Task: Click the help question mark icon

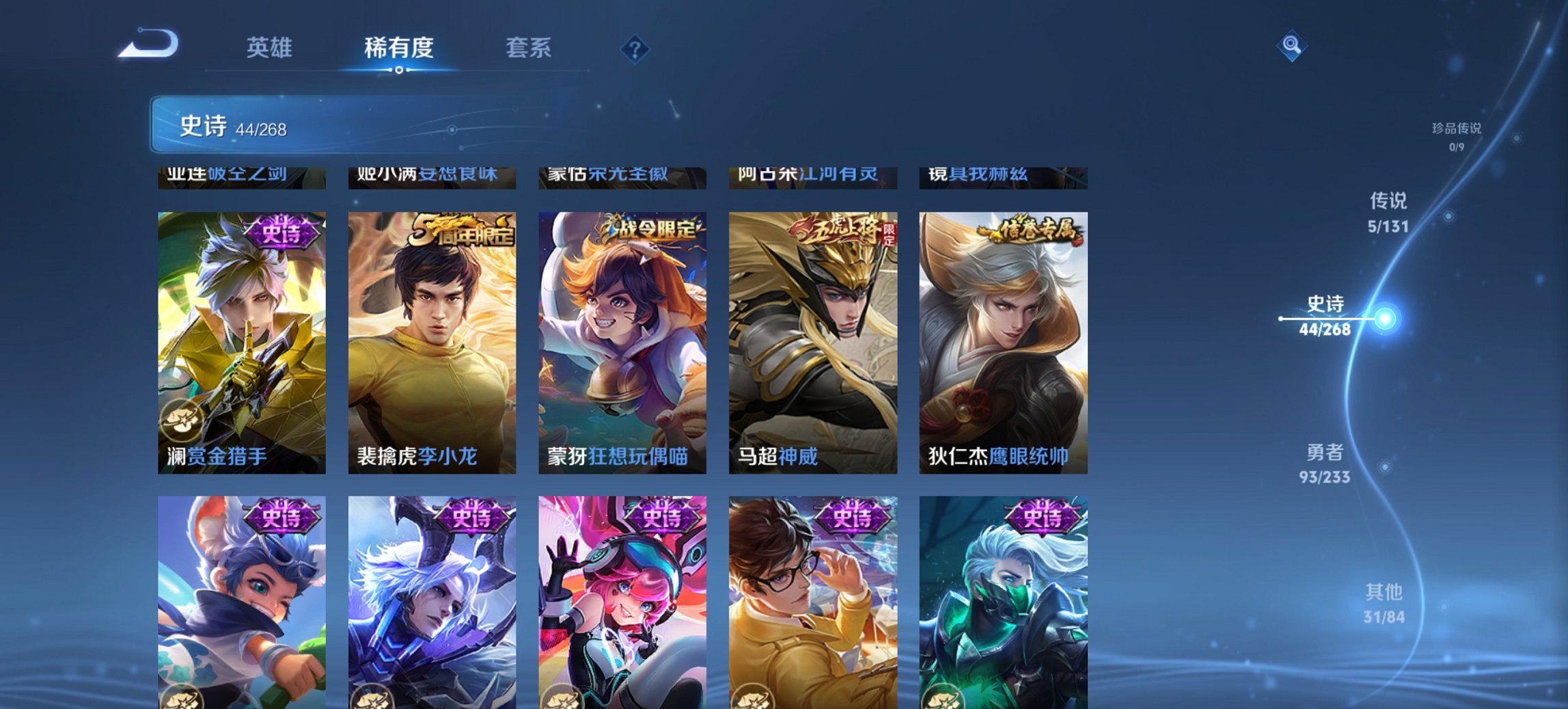Action: coord(635,49)
